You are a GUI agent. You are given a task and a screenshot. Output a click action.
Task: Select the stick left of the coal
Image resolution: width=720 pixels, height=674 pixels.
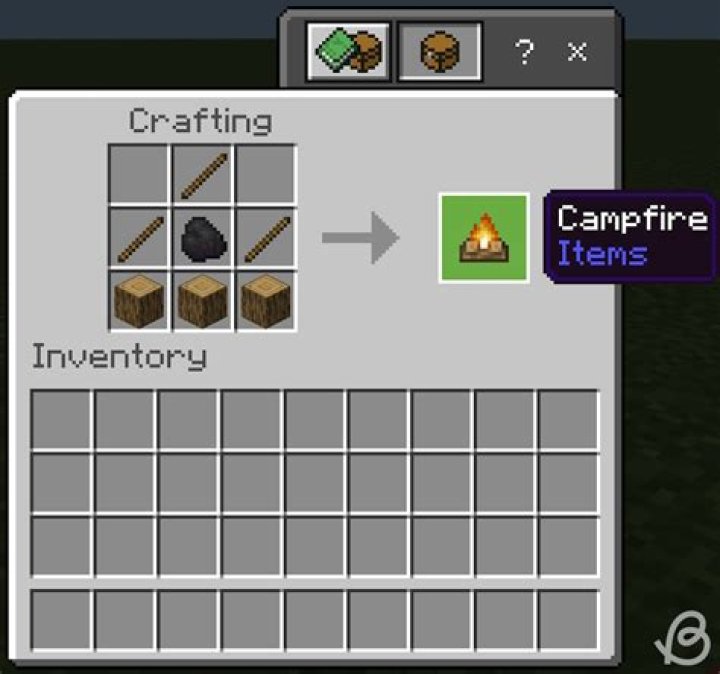pyautogui.click(x=139, y=238)
